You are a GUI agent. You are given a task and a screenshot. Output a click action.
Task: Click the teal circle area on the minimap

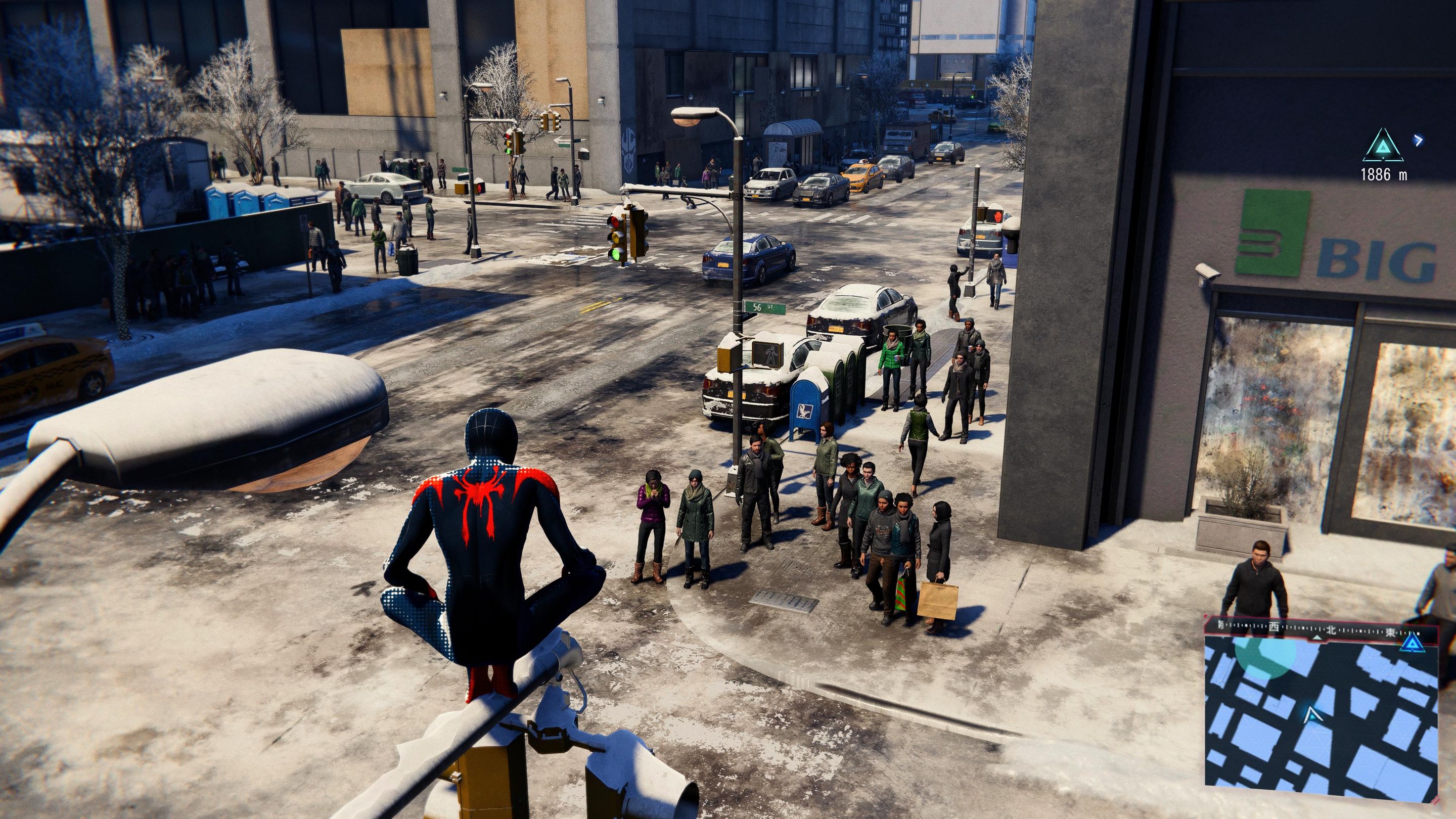(1265, 655)
